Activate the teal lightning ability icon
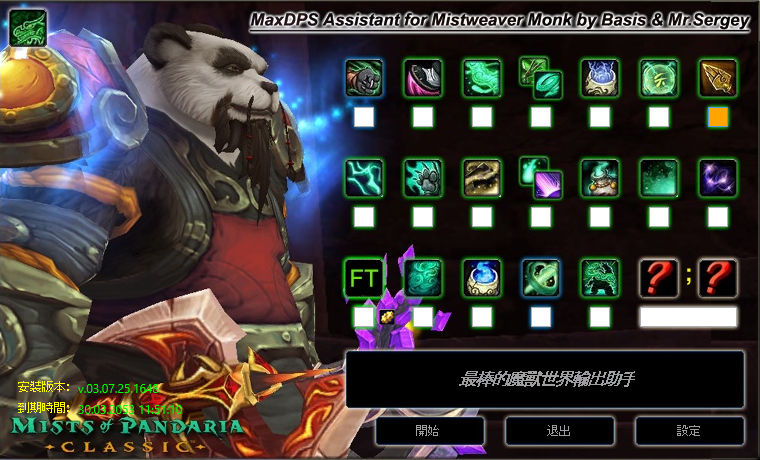 point(363,178)
